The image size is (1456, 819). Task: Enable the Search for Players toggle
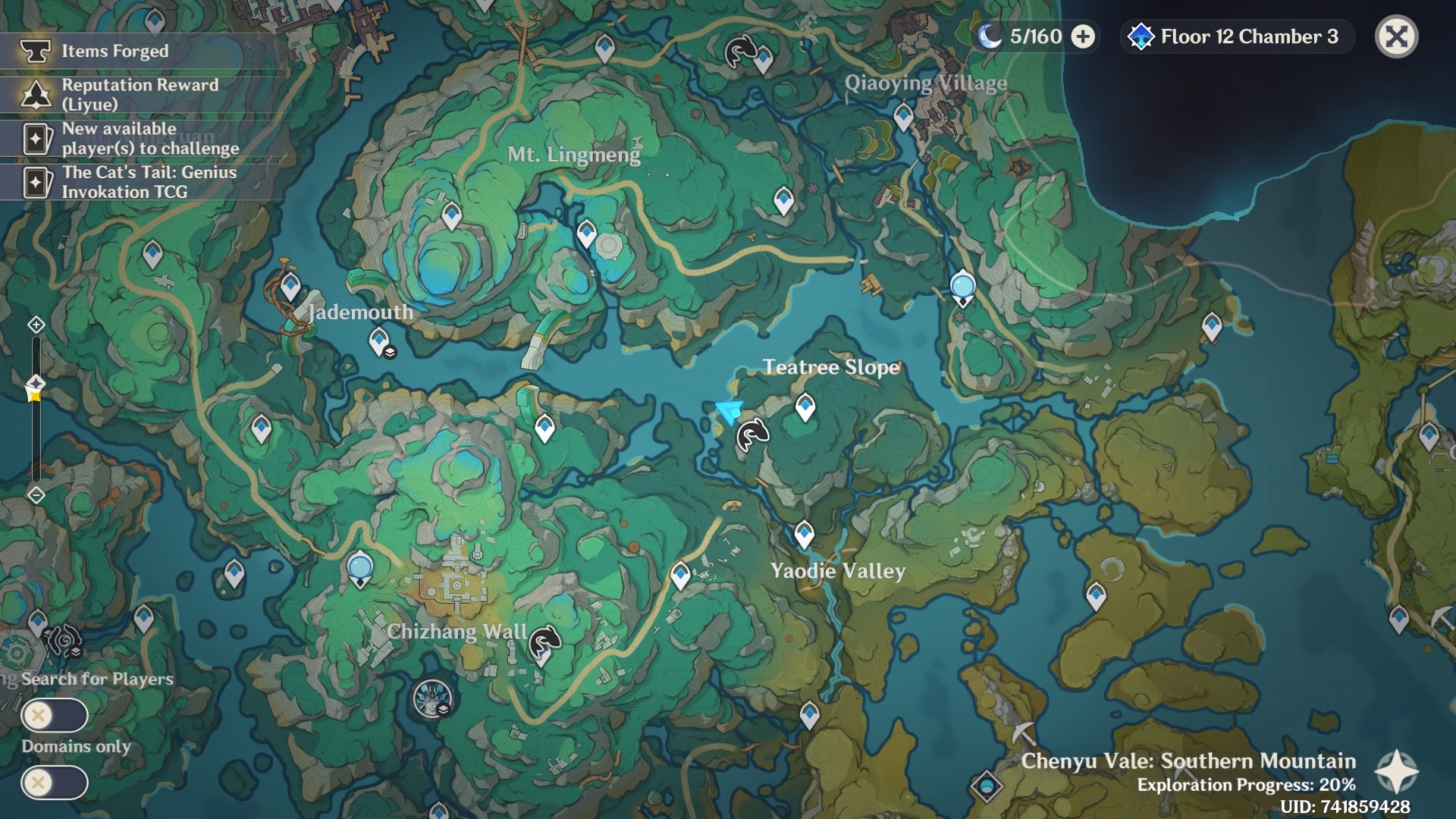[55, 715]
